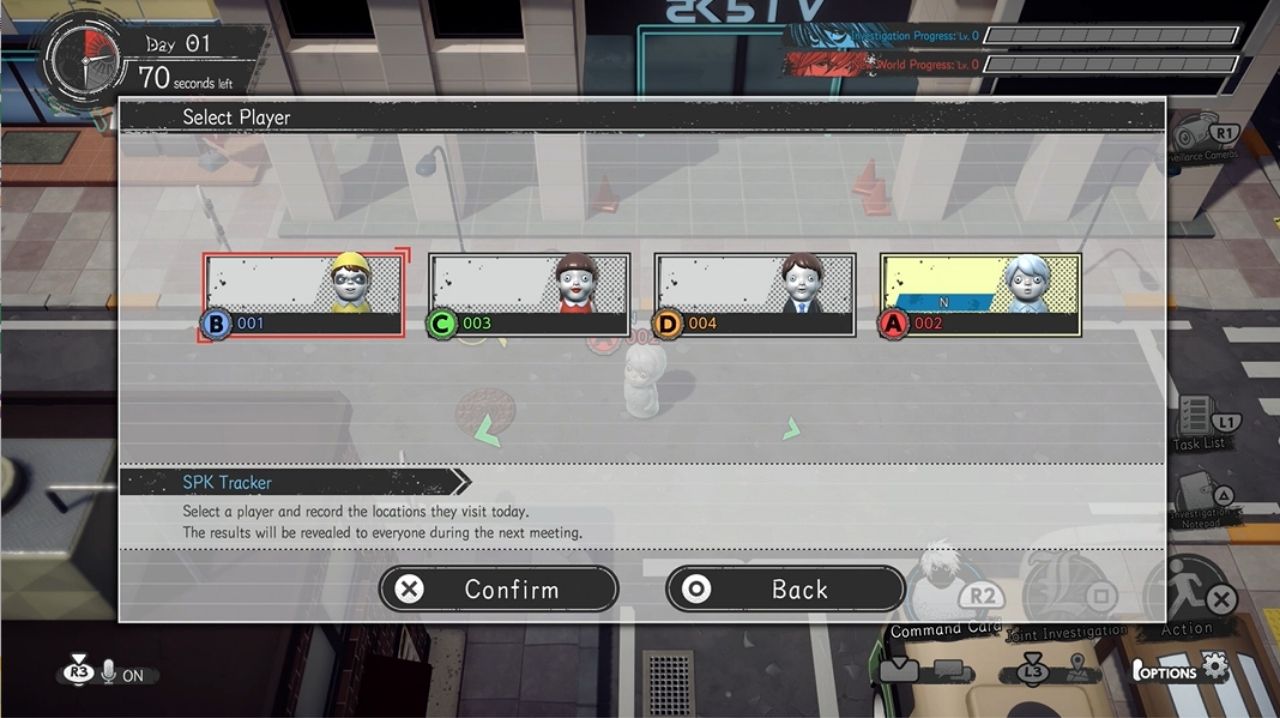This screenshot has height=718, width=1280.
Task: Go back from Select Player
Action: coord(785,589)
